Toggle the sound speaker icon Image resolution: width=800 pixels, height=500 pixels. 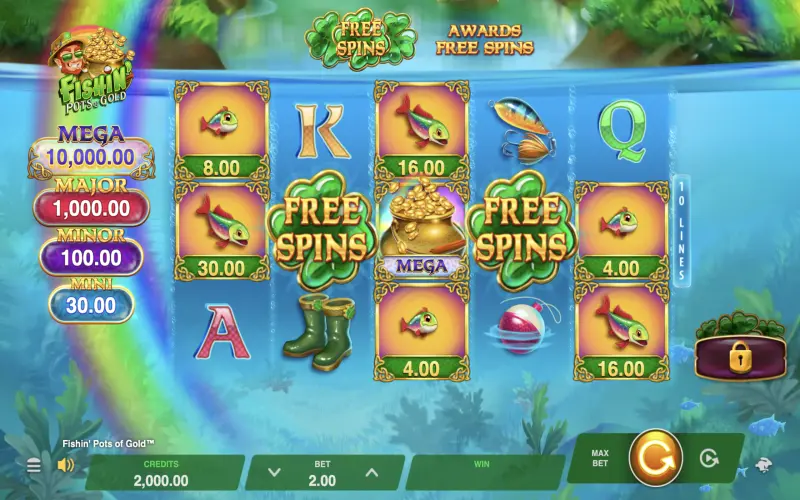pyautogui.click(x=66, y=465)
